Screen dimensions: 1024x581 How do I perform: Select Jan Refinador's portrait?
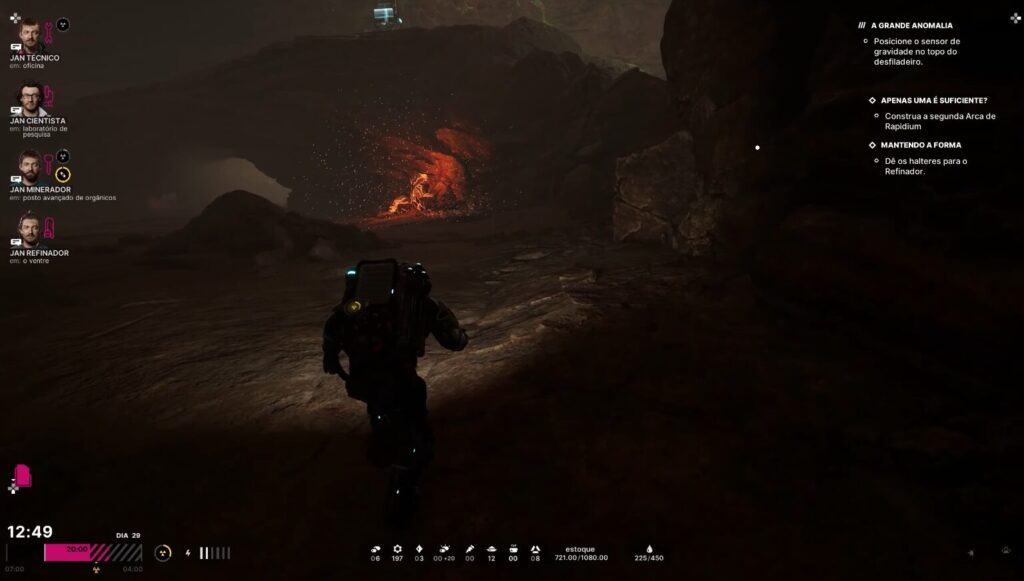tap(31, 231)
